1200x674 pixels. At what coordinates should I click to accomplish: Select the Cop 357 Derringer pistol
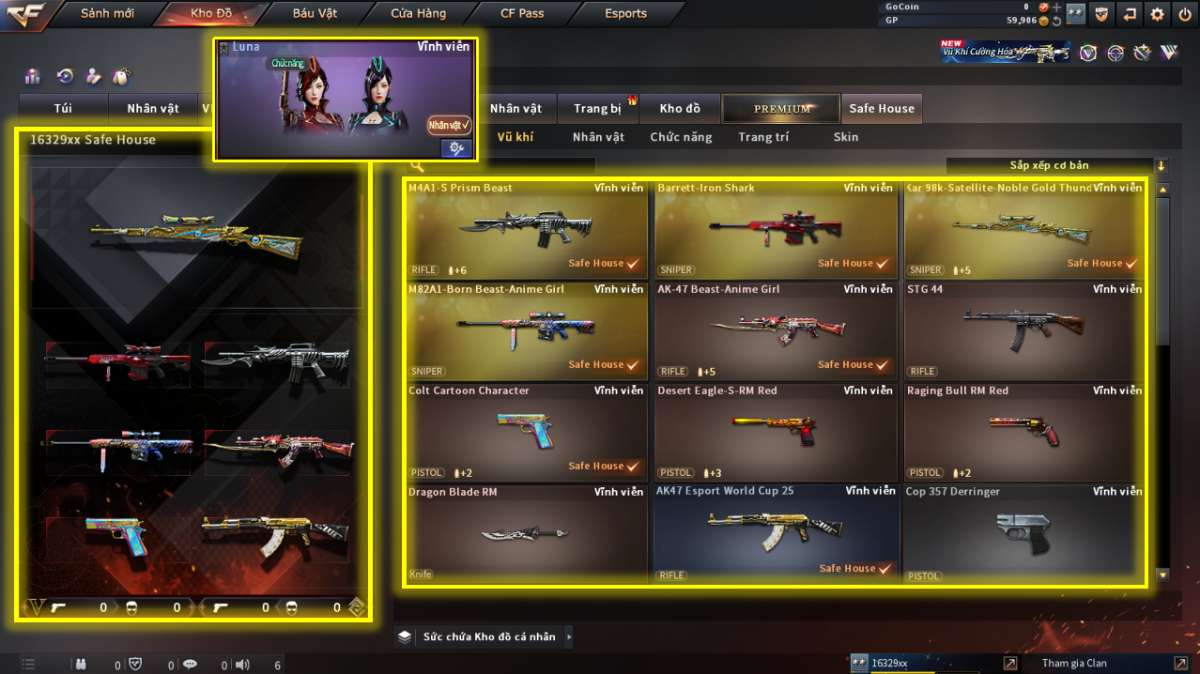[1024, 534]
